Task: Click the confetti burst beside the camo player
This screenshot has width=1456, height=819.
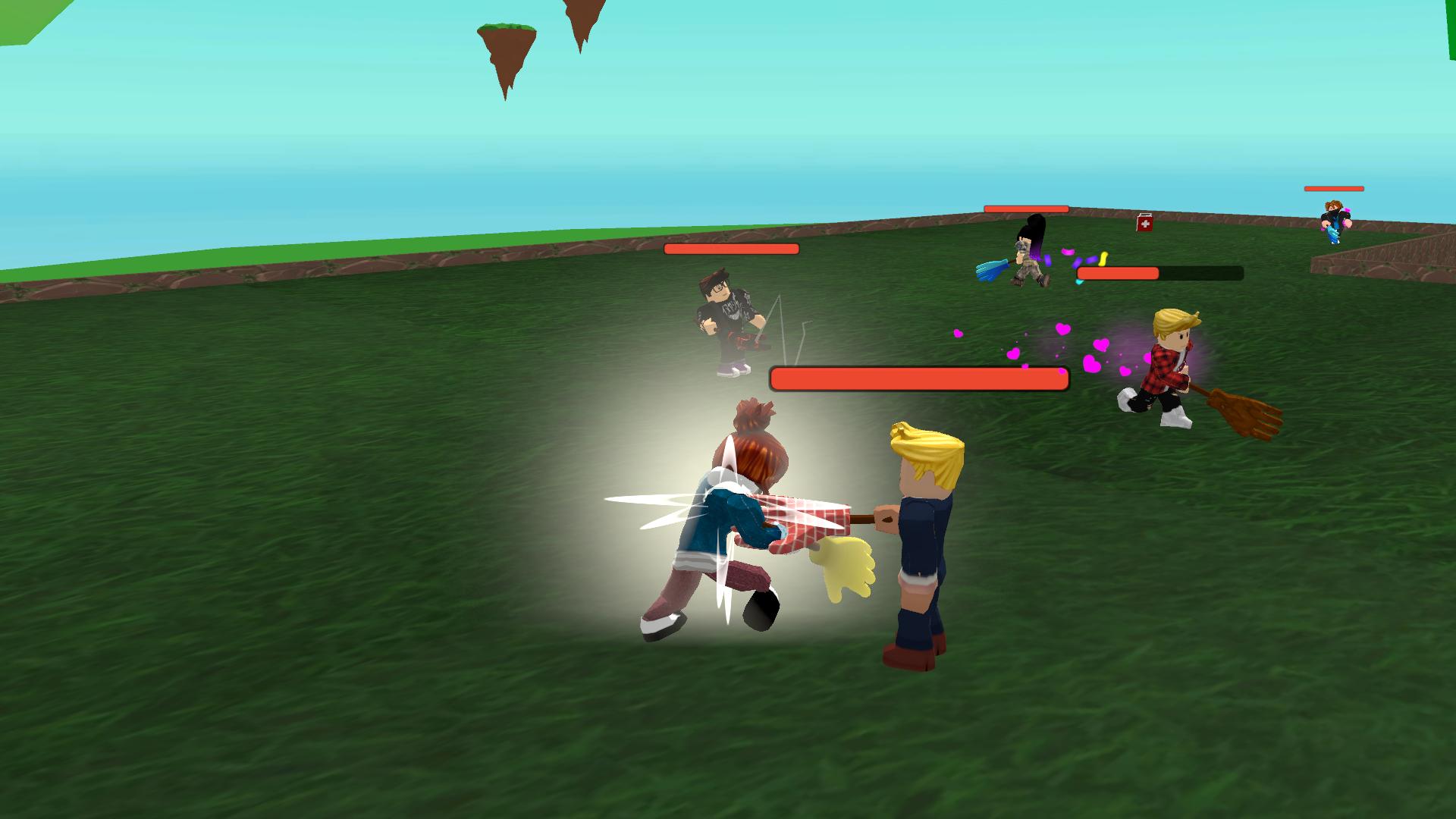Action: [1084, 262]
